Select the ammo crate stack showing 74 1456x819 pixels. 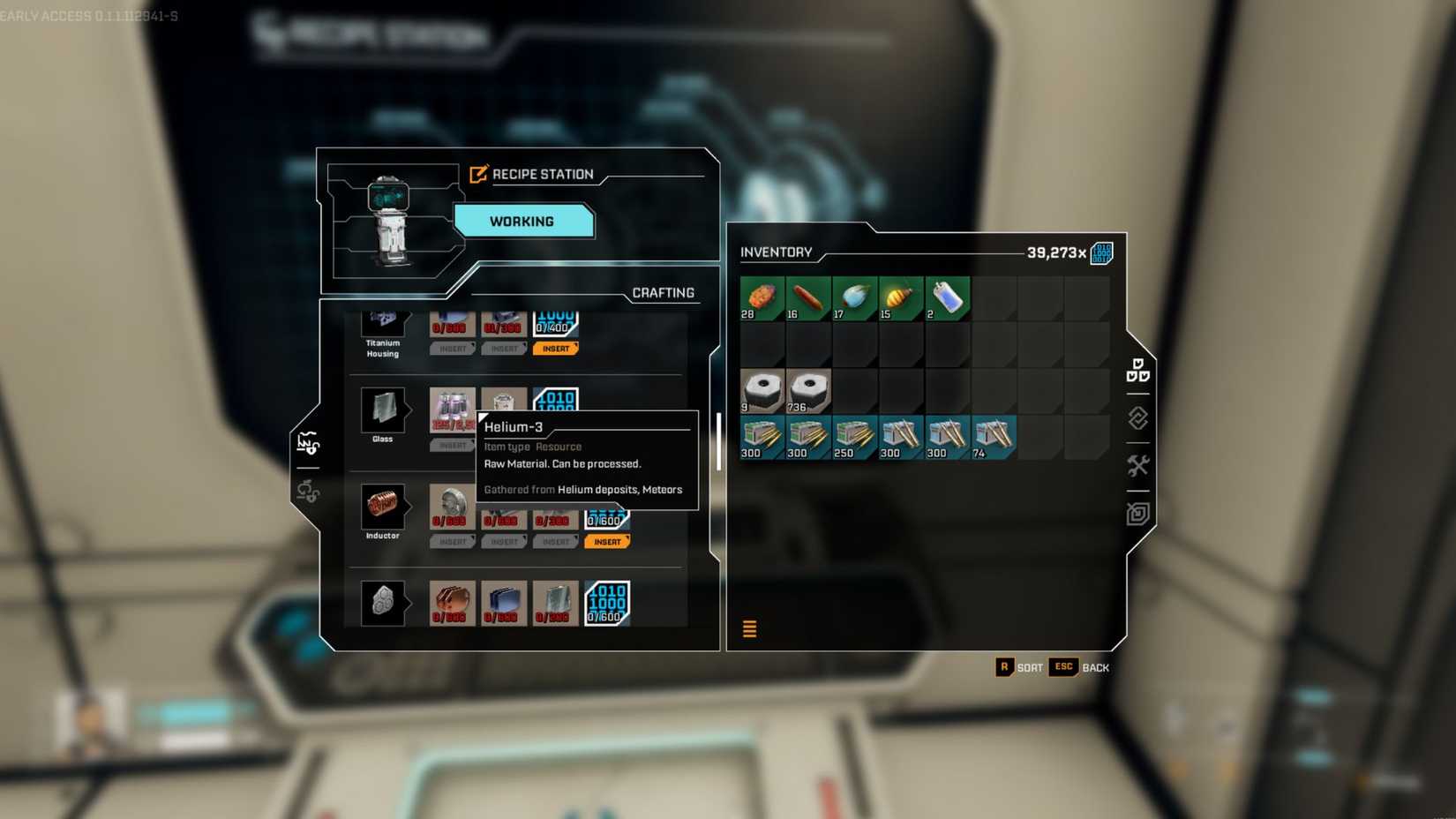(992, 436)
